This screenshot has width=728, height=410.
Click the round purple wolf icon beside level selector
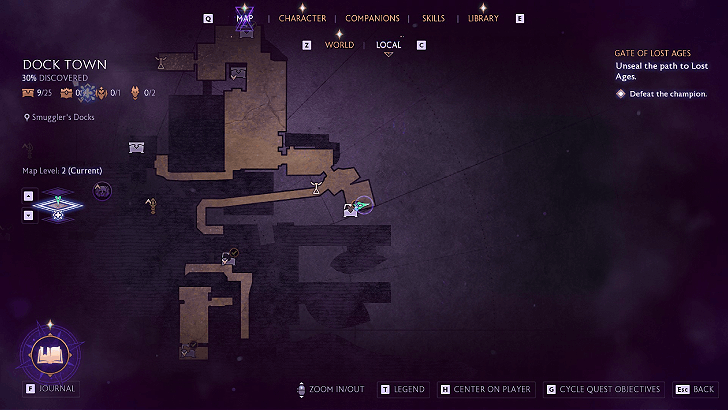pyautogui.click(x=102, y=190)
